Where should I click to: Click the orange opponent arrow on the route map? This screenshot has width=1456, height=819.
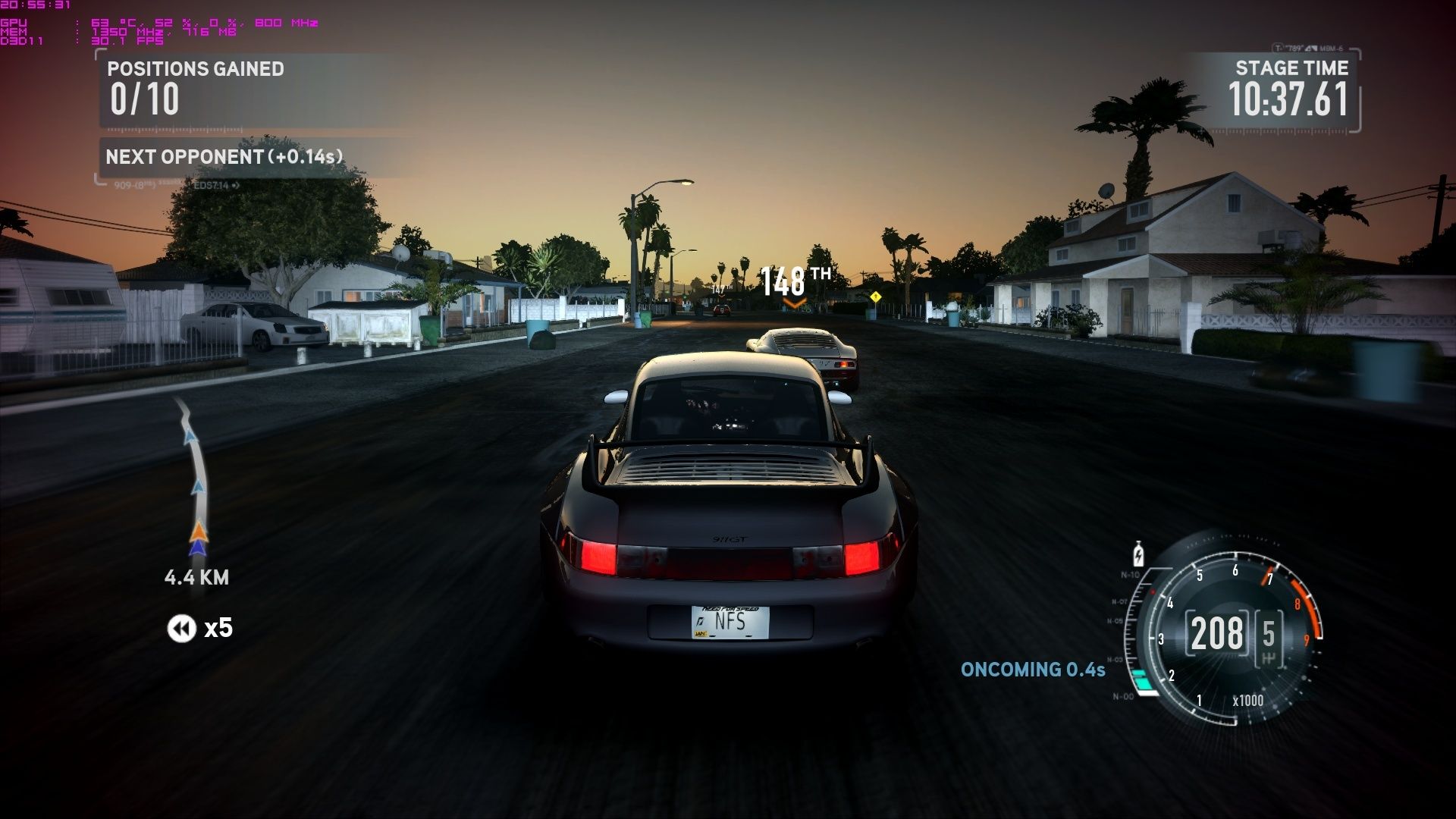[x=198, y=530]
